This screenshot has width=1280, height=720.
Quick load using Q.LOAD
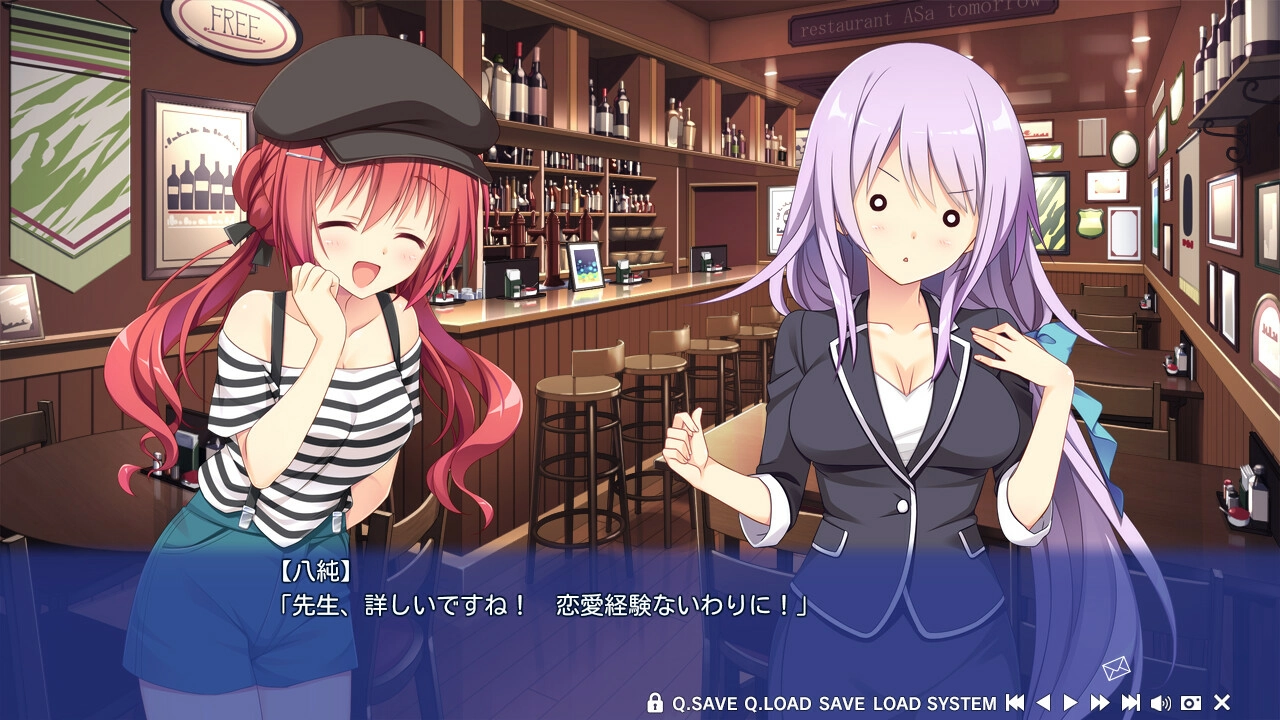777,703
